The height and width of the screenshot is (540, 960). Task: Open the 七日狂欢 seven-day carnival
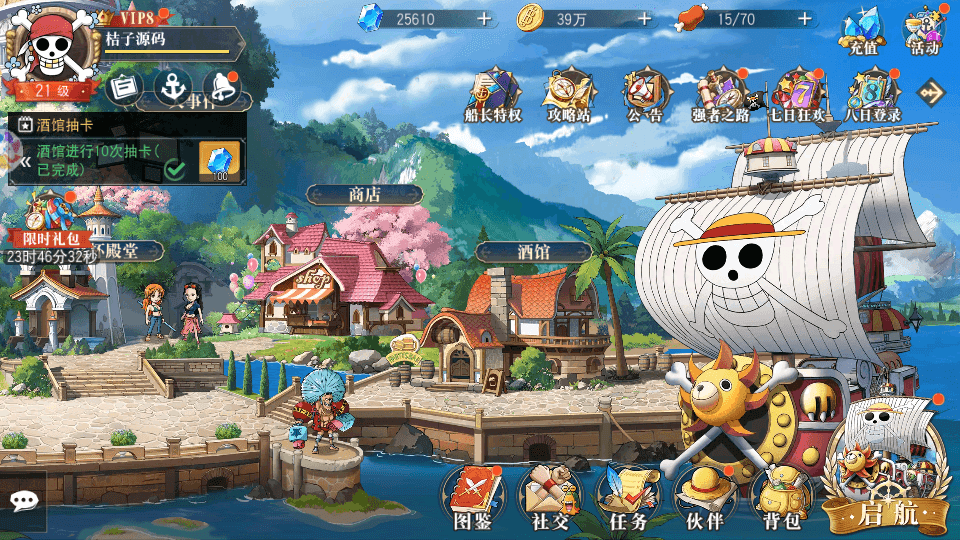pyautogui.click(x=796, y=94)
